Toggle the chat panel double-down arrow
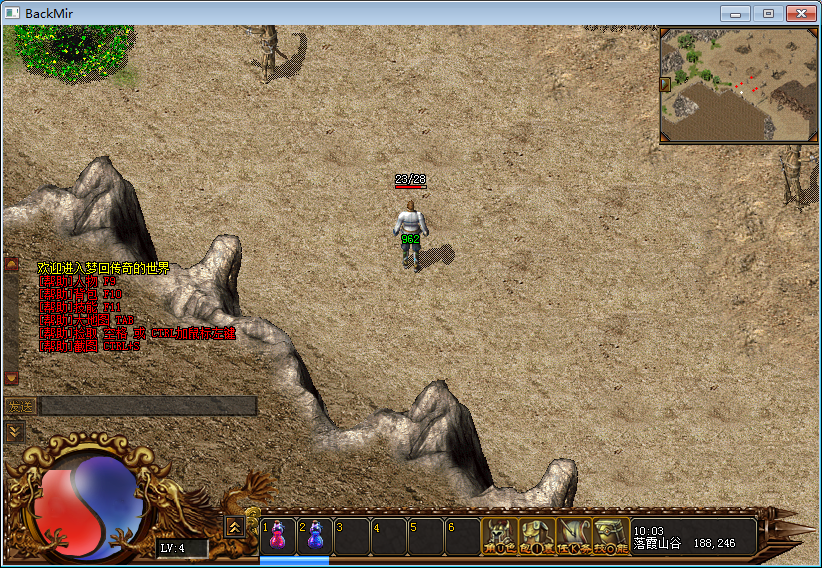 coord(14,431)
